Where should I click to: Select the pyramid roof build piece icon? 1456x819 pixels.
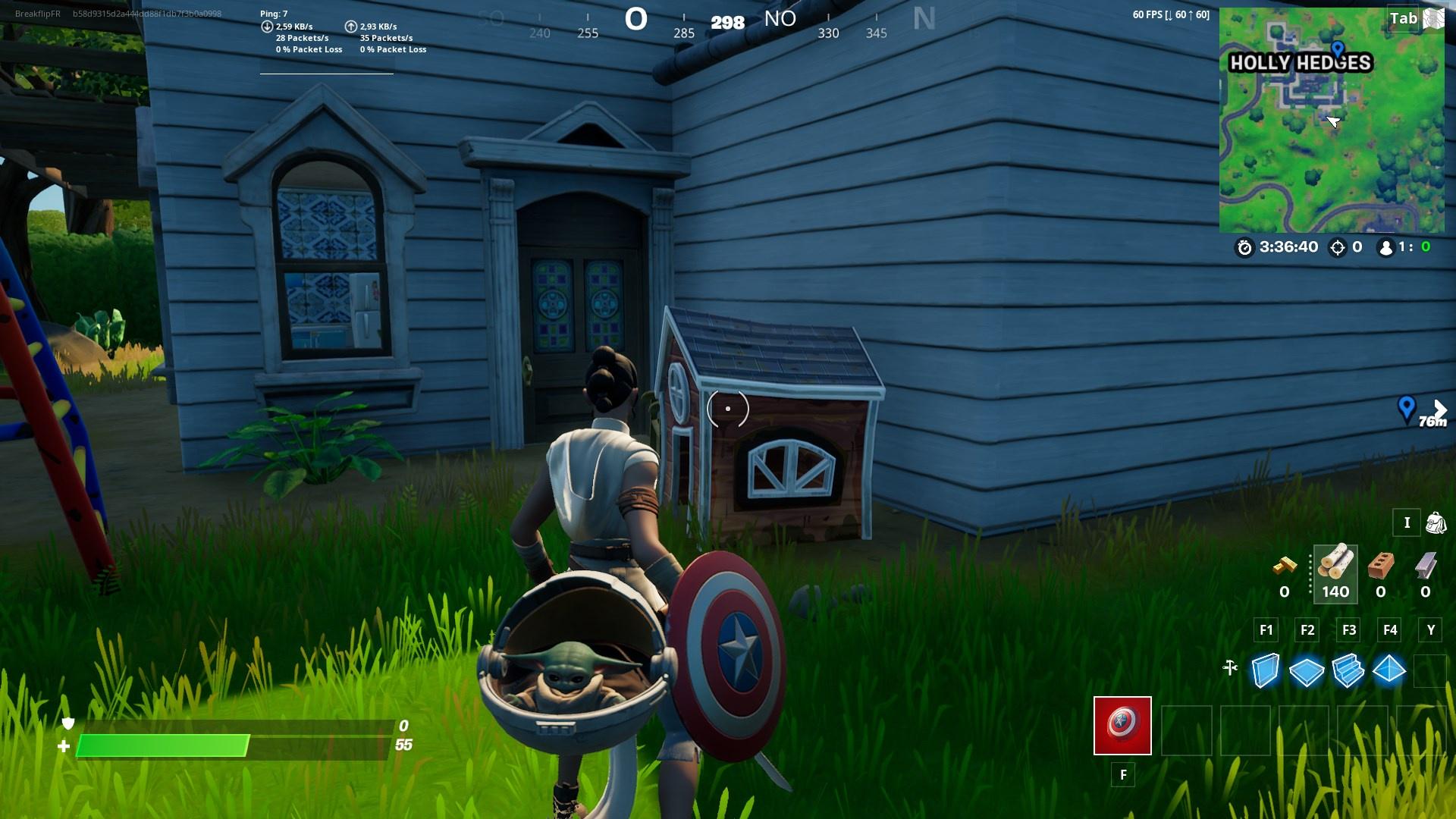pos(1390,670)
